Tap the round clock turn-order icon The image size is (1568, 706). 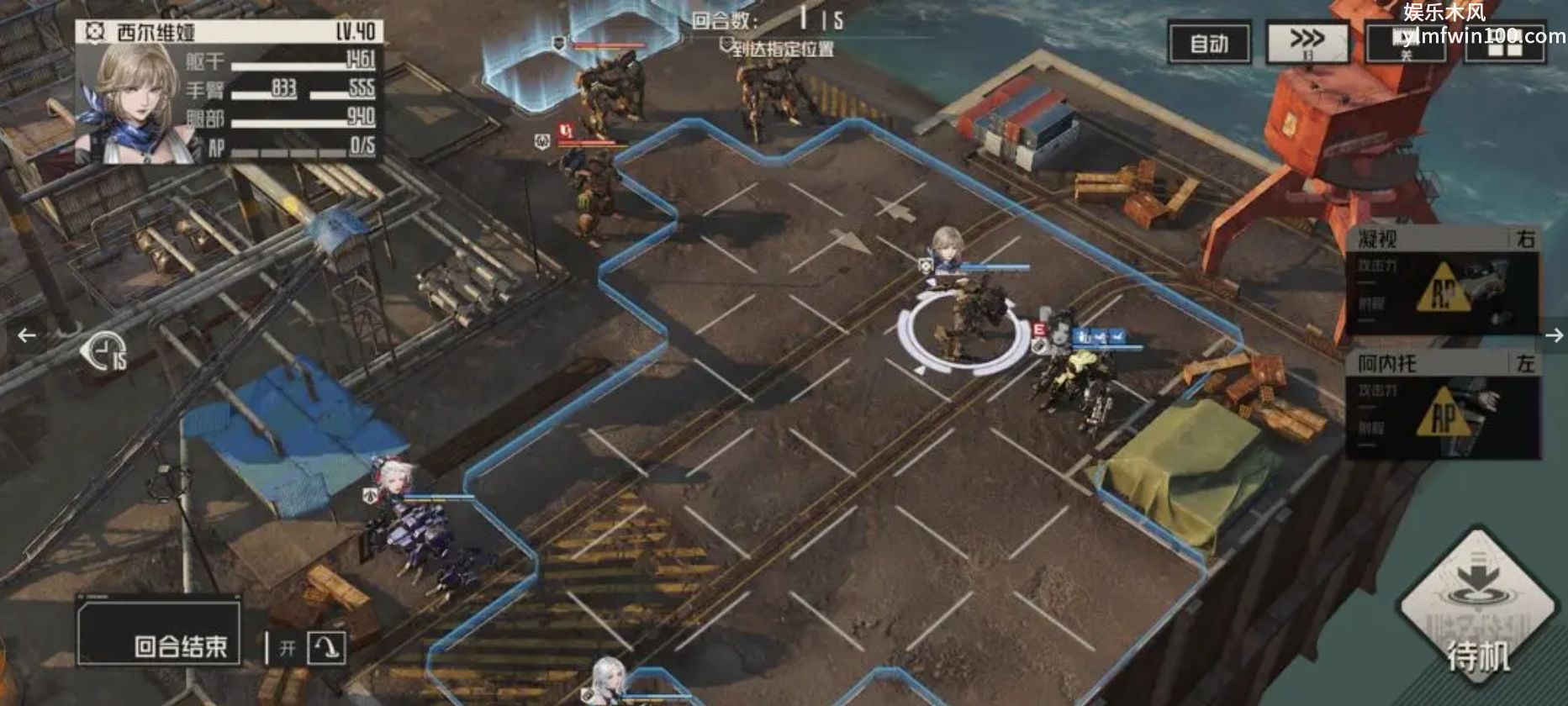[103, 351]
